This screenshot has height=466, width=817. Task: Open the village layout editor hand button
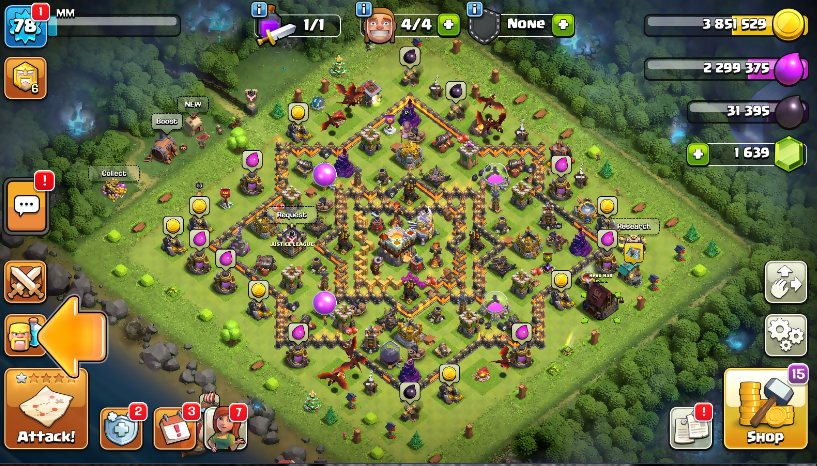pos(785,282)
